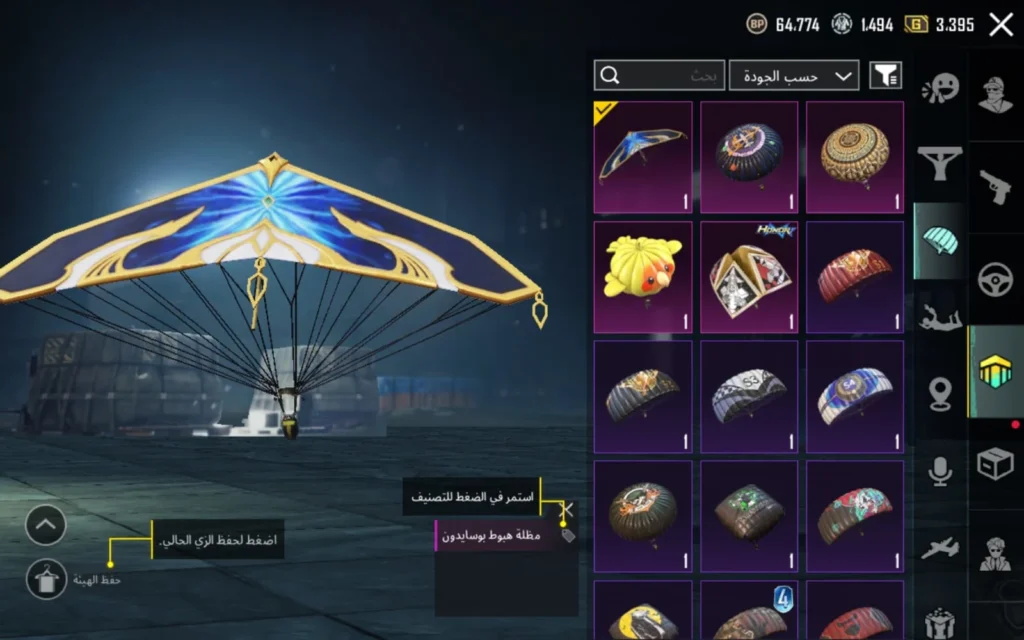Switch to the vehicle steering wheel tab
1024x640 pixels.
tap(995, 280)
